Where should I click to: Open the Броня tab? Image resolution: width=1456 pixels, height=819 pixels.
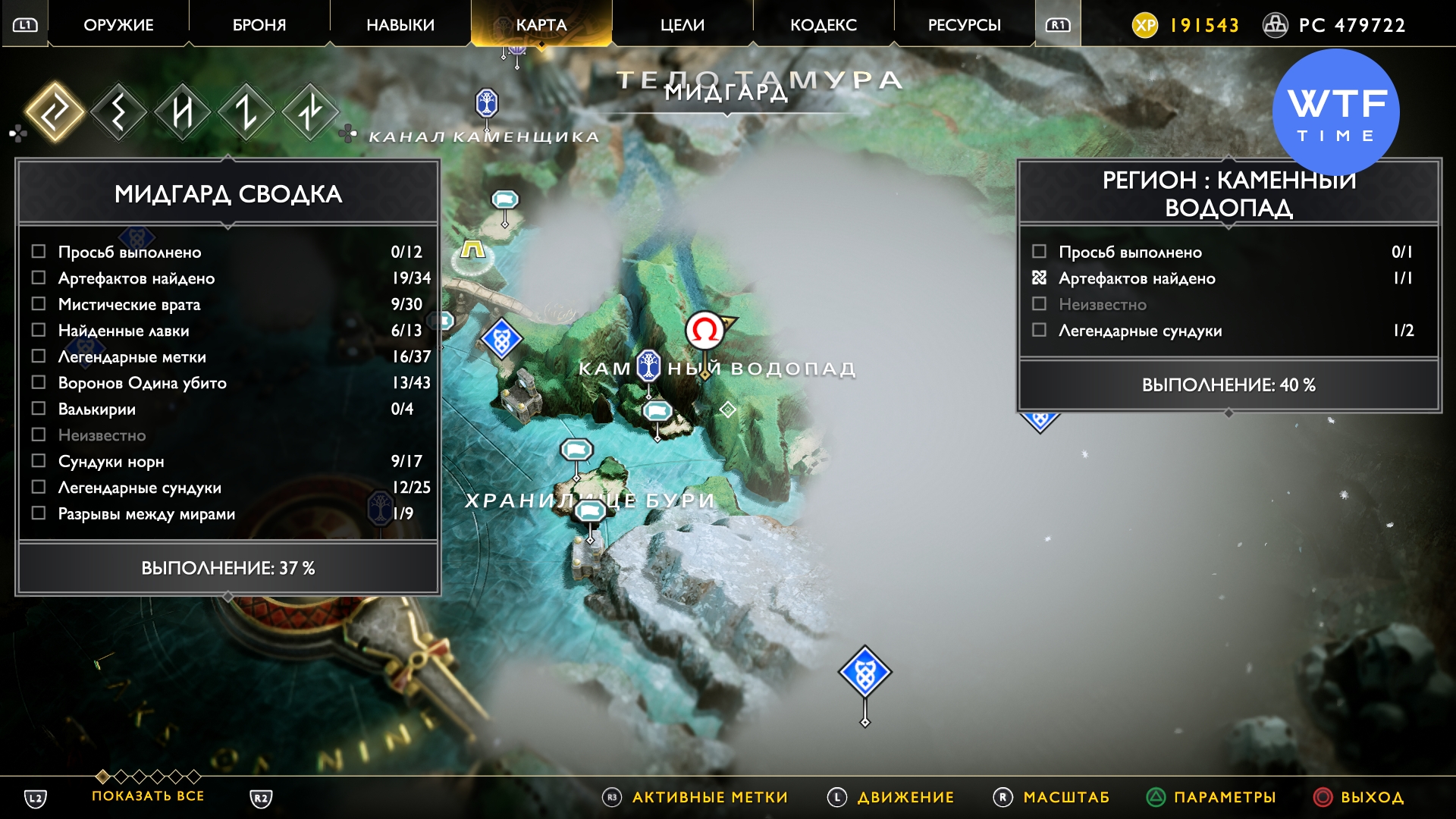[x=259, y=25]
